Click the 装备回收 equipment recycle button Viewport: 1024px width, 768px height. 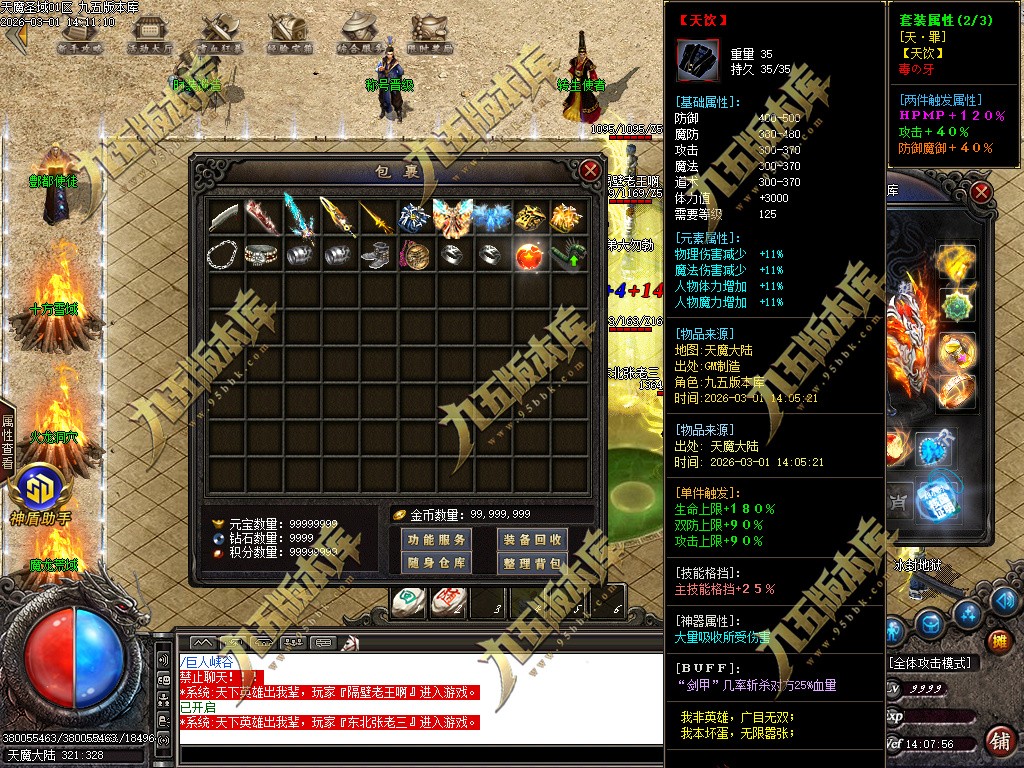[x=532, y=540]
